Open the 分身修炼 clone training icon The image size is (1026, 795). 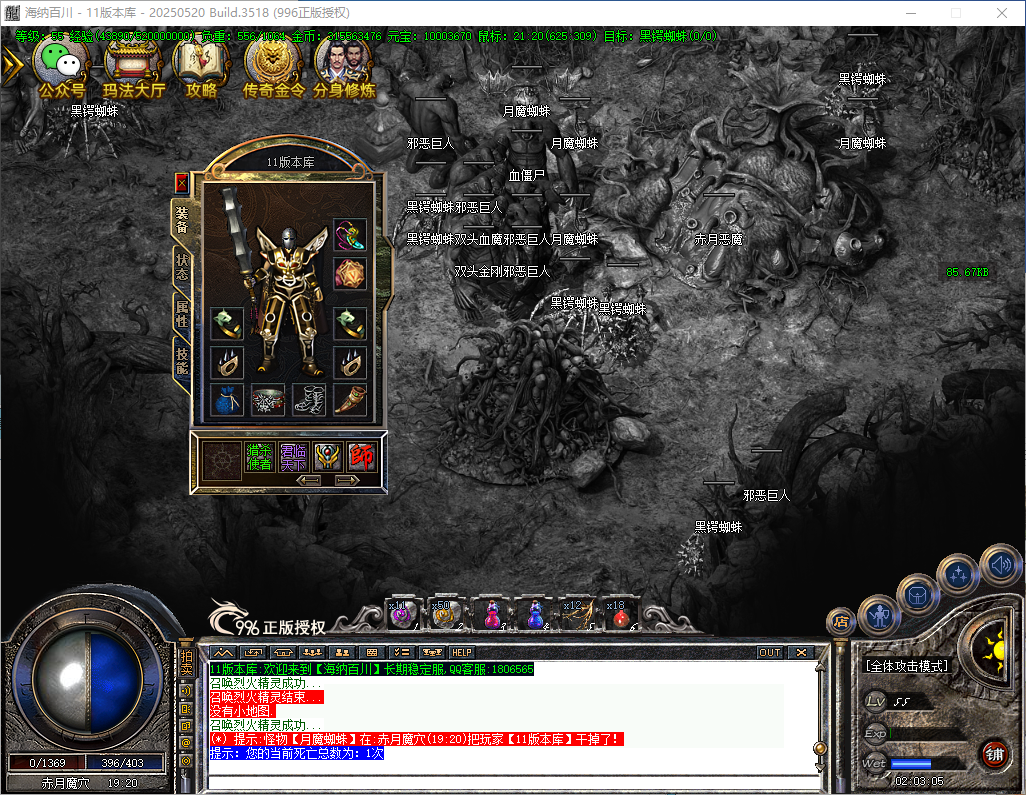(343, 66)
